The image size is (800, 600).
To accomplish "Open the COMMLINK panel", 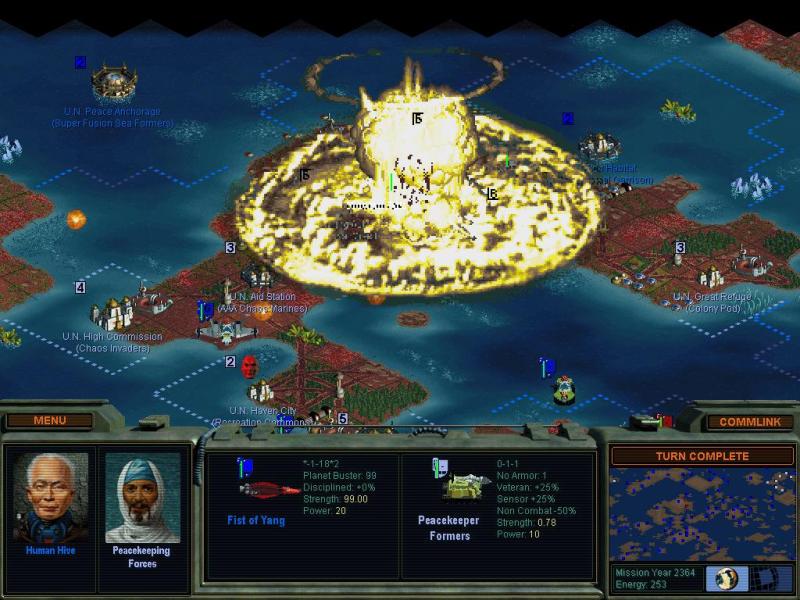I will pyautogui.click(x=748, y=422).
